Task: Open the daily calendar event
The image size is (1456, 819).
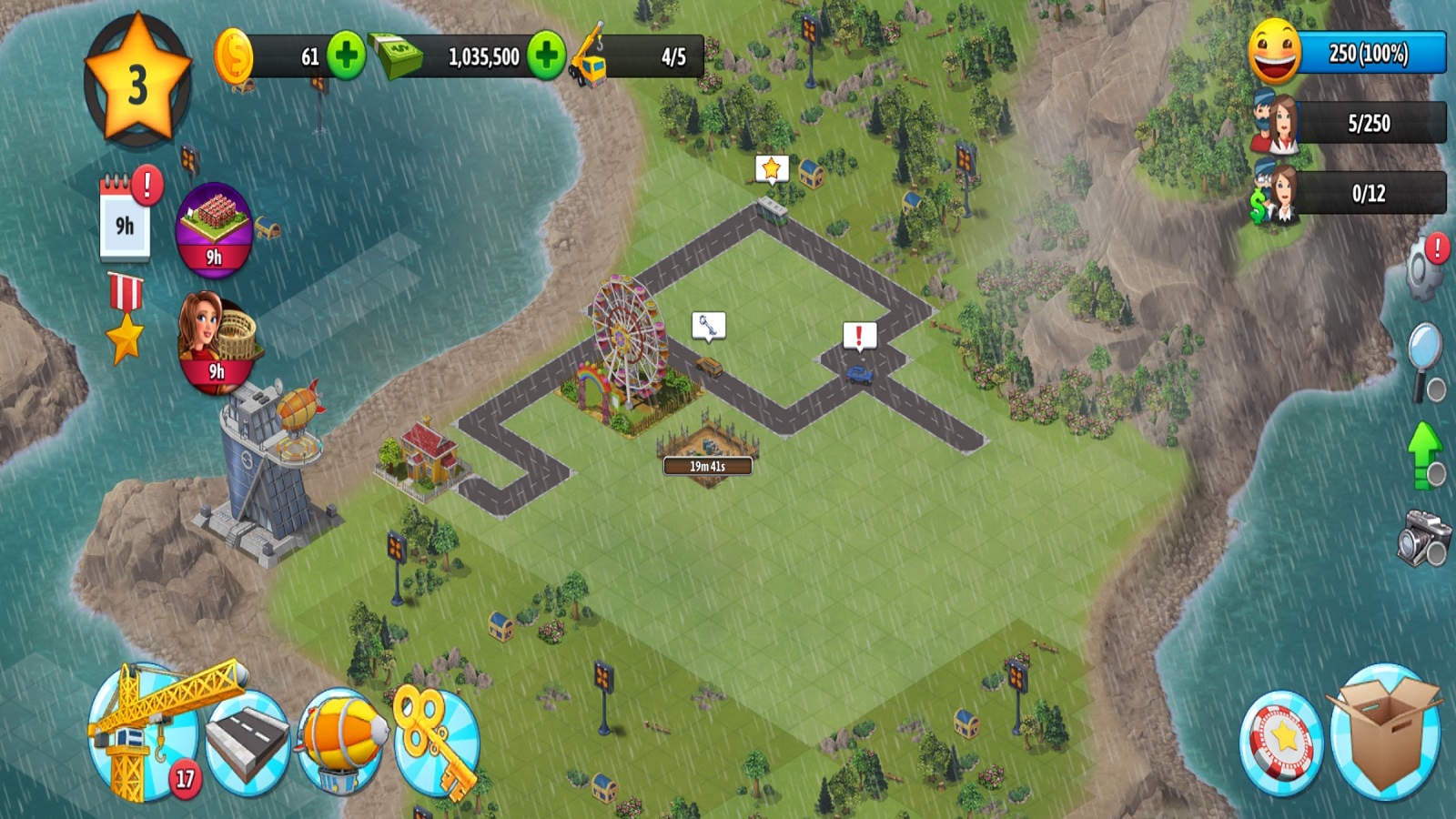Action: click(x=125, y=218)
